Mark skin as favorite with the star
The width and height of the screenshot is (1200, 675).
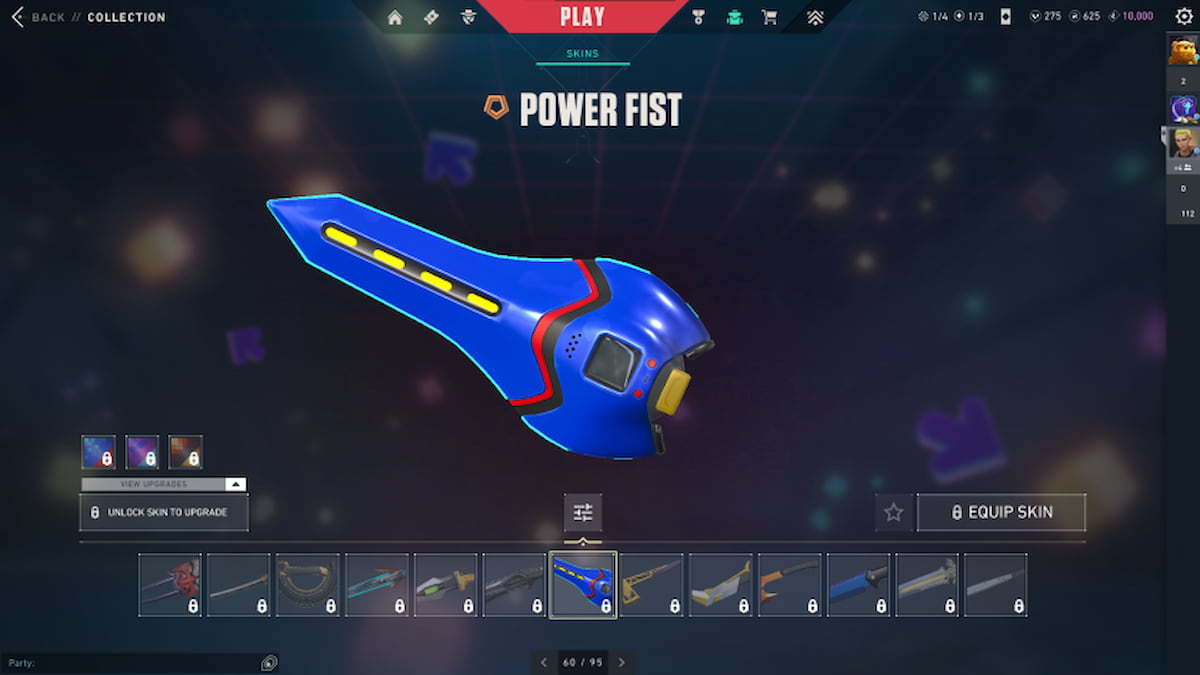tap(893, 512)
